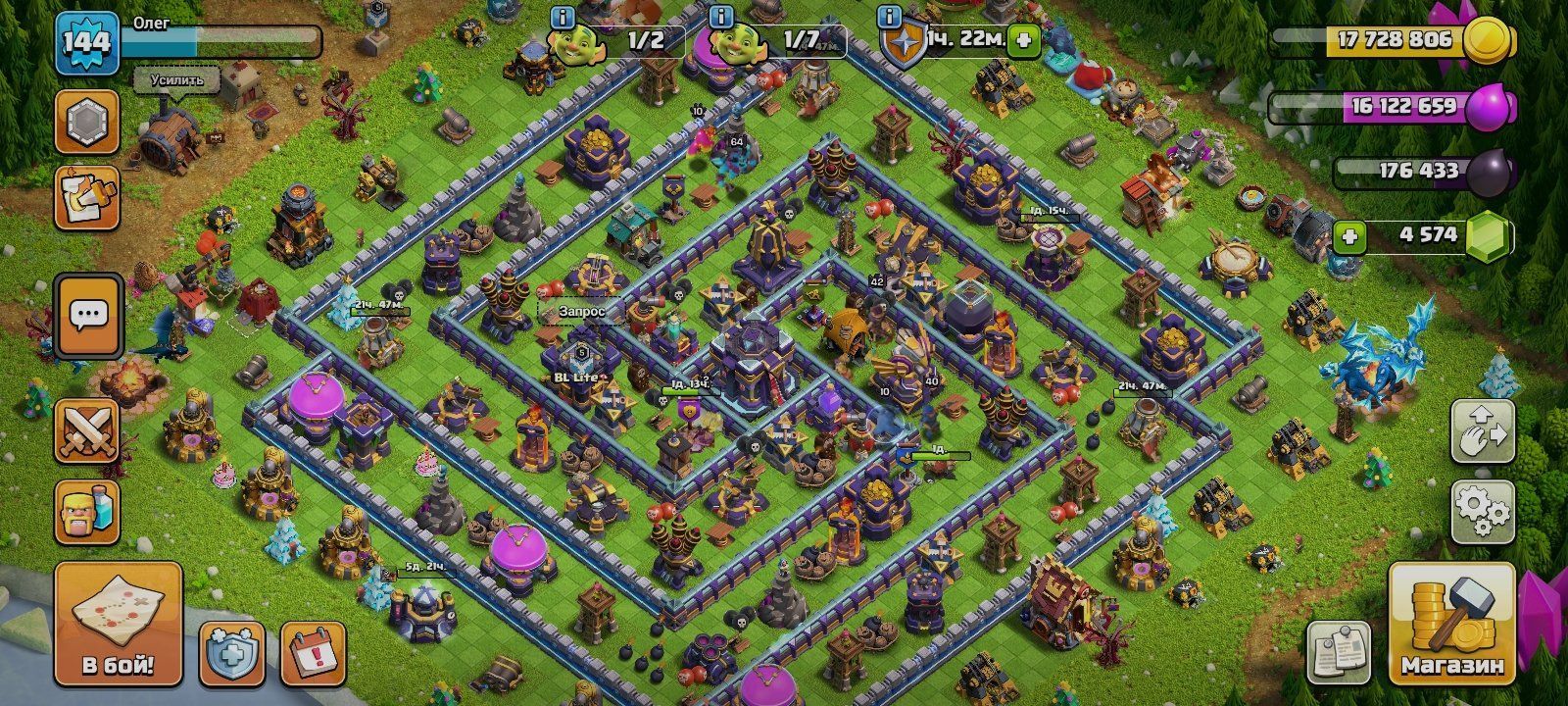This screenshot has width=1568, height=706.
Task: Tap the Усилить boost label
Action: click(x=176, y=80)
